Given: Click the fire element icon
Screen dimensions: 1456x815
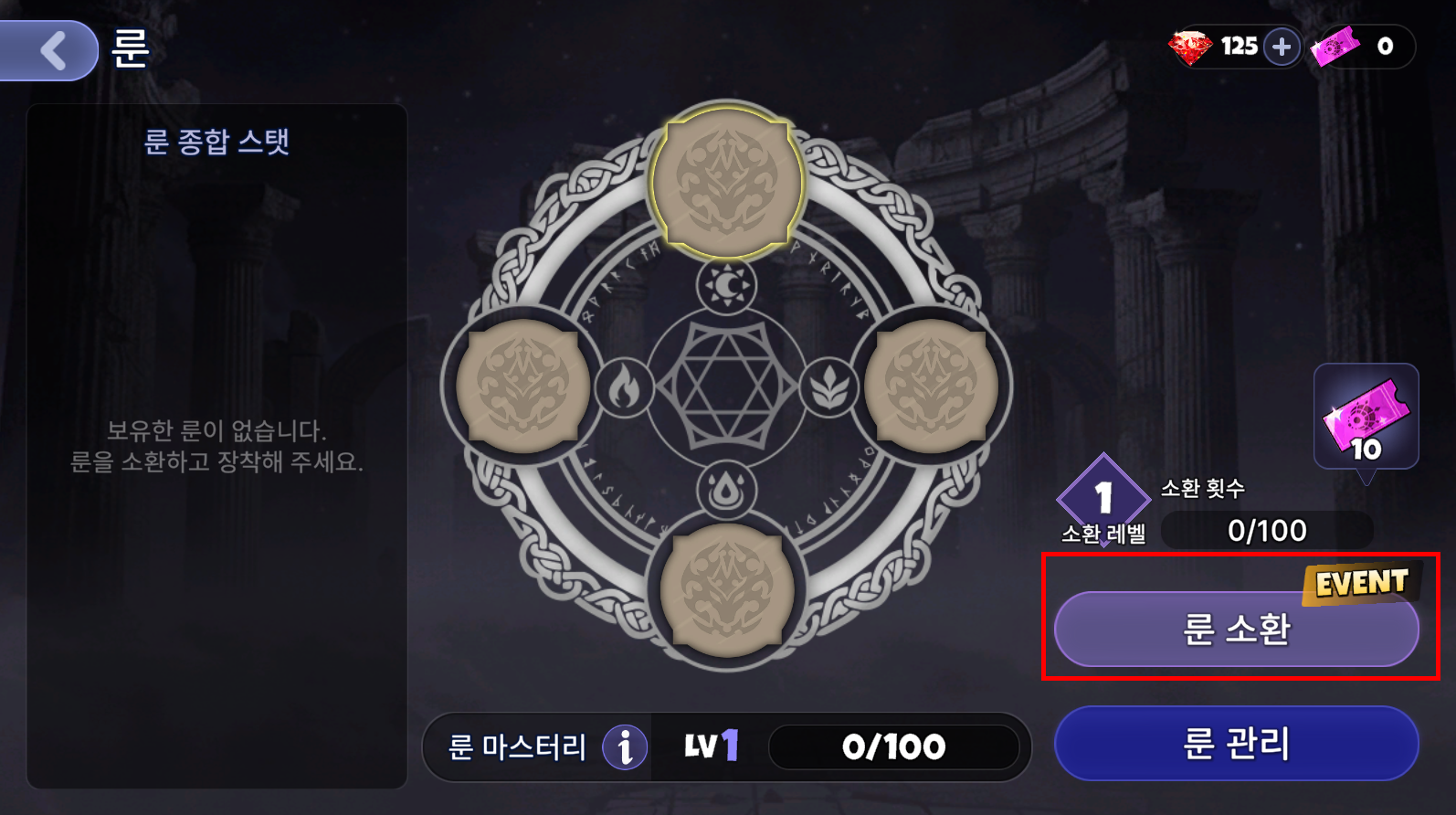Looking at the screenshot, I should (x=624, y=387).
